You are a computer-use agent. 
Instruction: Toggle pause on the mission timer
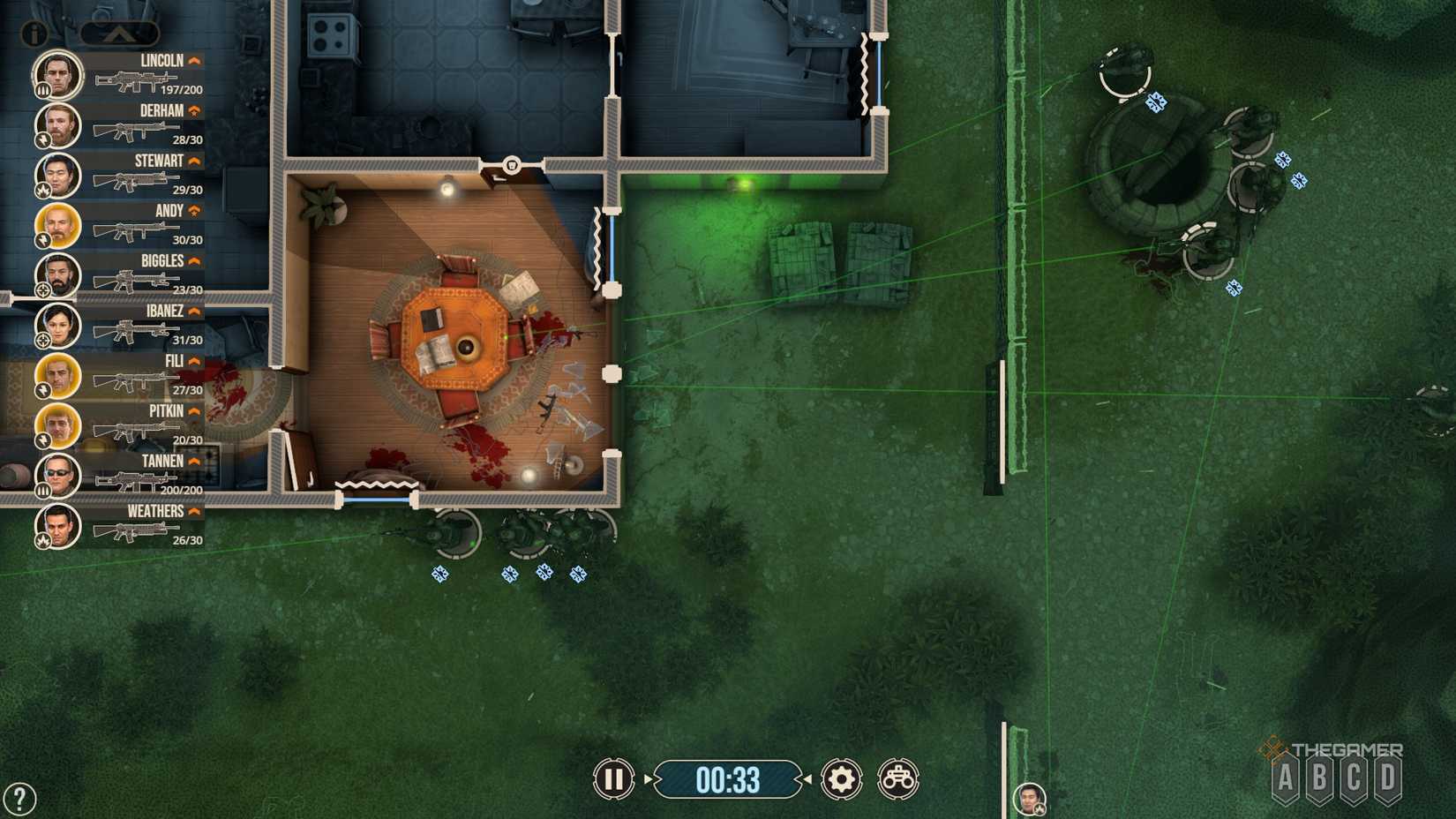click(x=615, y=780)
